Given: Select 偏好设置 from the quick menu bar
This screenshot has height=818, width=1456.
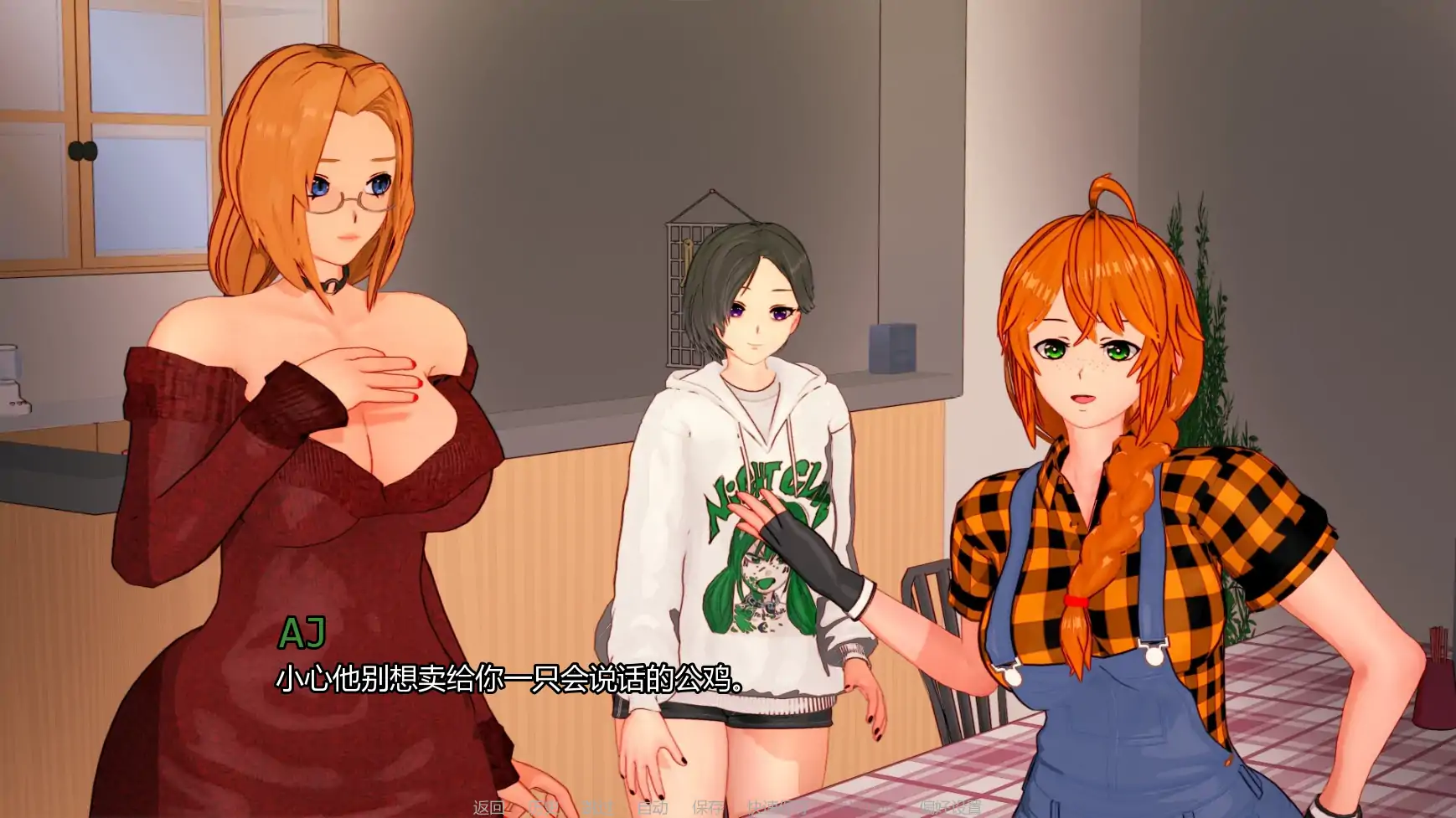Looking at the screenshot, I should point(951,806).
